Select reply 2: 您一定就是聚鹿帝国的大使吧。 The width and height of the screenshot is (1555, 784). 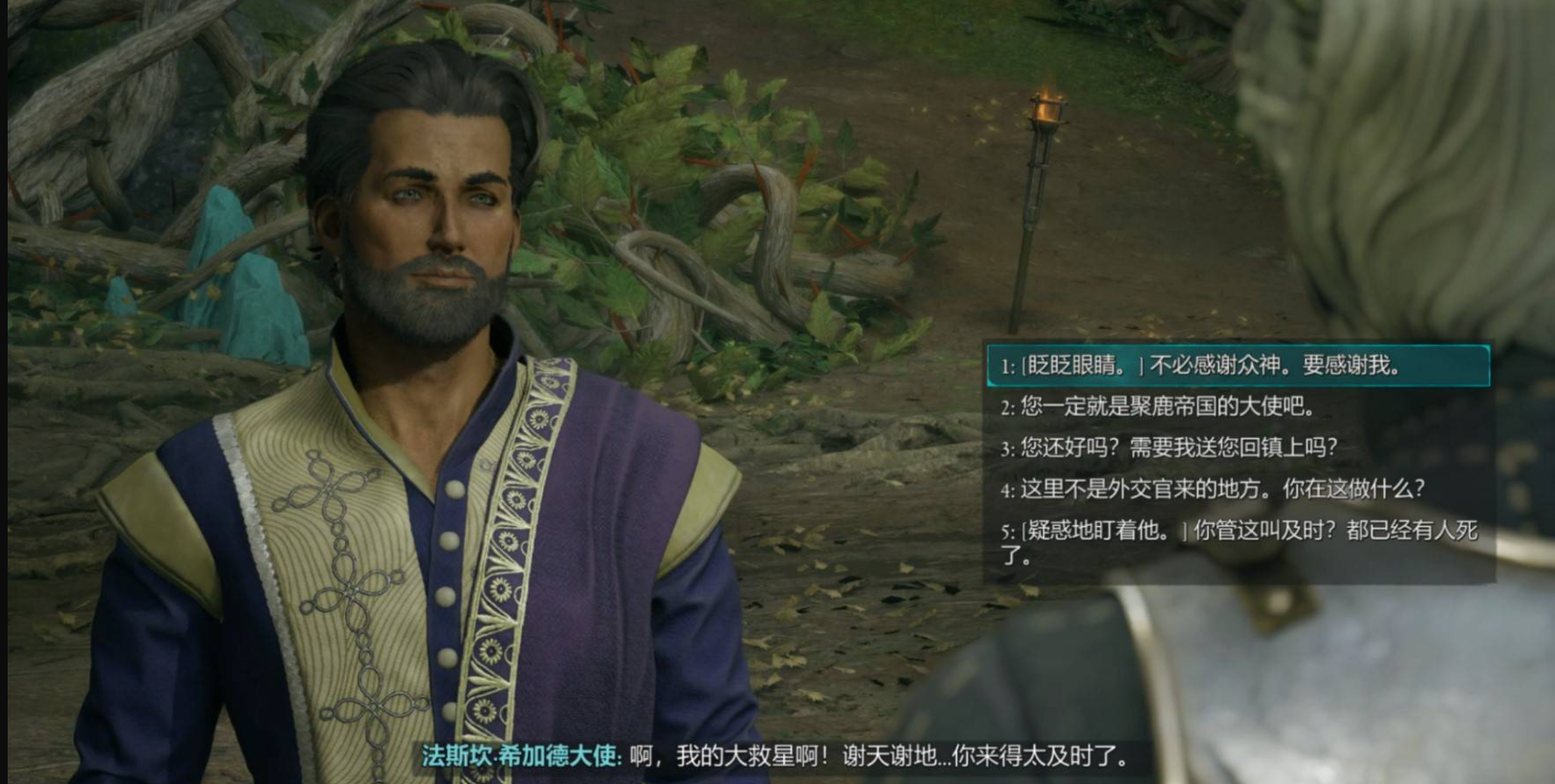[1157, 407]
